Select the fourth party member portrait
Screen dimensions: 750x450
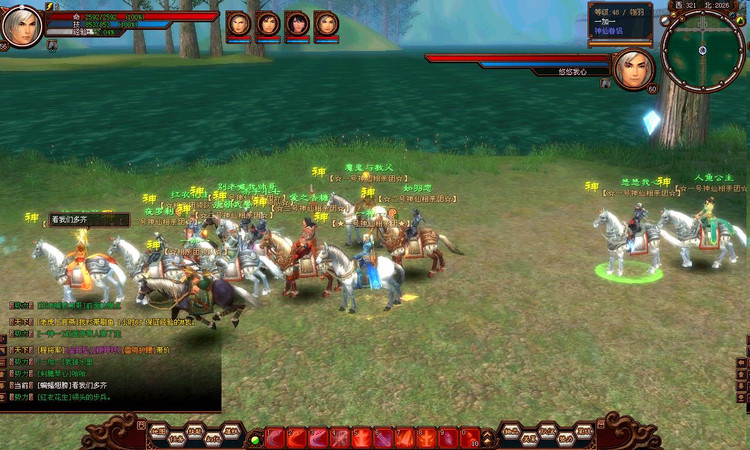pos(326,25)
